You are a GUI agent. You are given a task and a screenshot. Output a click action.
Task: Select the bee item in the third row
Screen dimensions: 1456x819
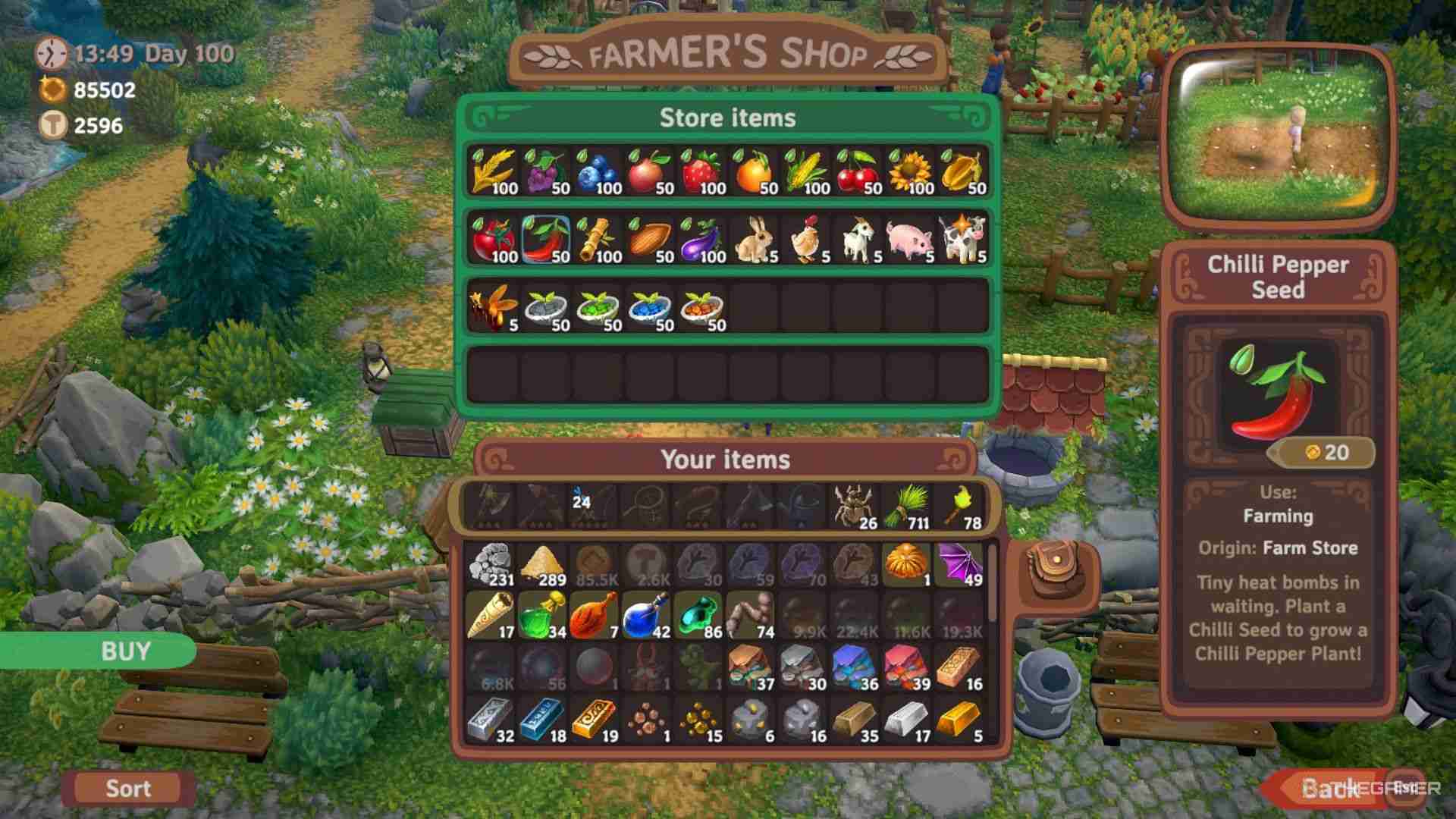(494, 307)
